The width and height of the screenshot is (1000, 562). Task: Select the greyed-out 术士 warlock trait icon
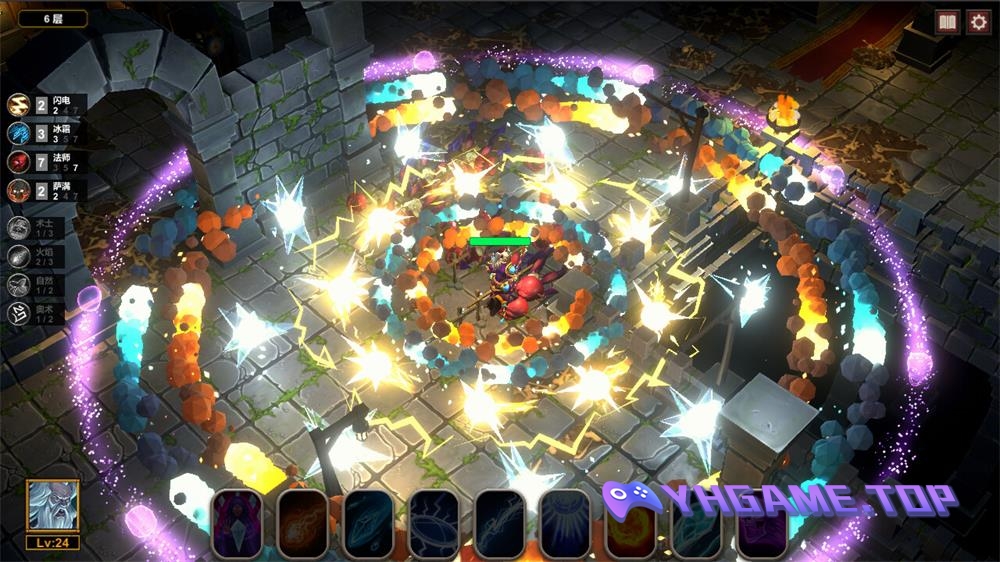[x=19, y=228]
